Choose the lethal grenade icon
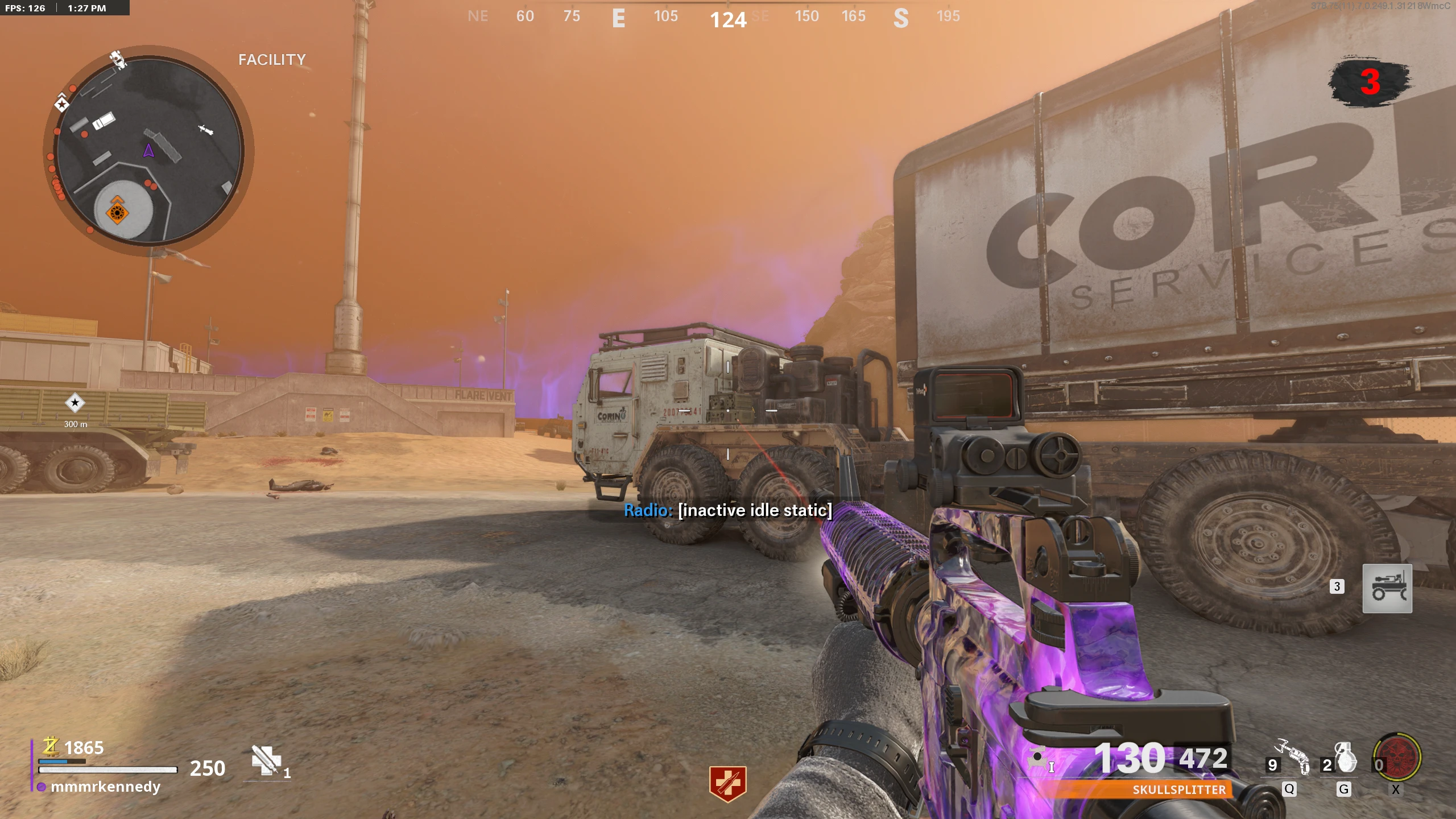1456x819 pixels. [x=1346, y=758]
